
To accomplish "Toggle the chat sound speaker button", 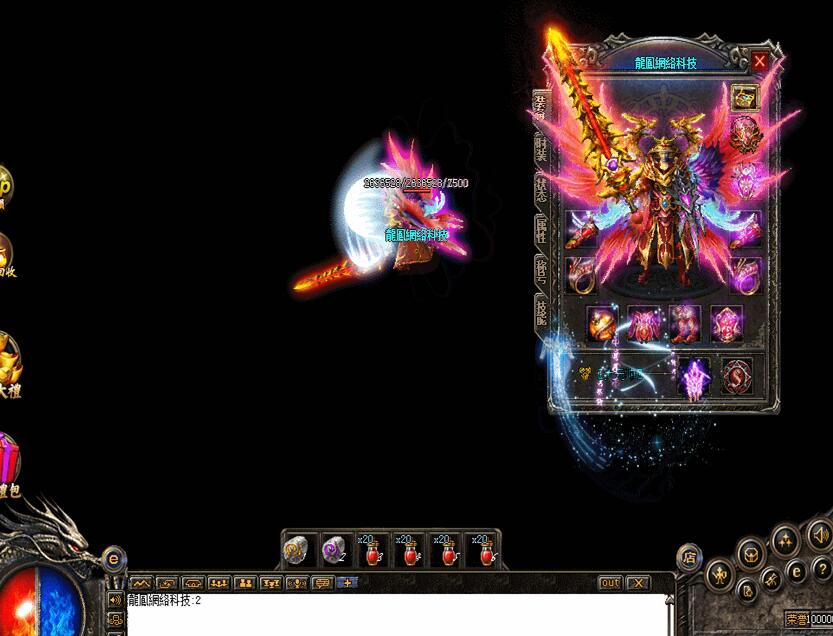I will (115, 600).
